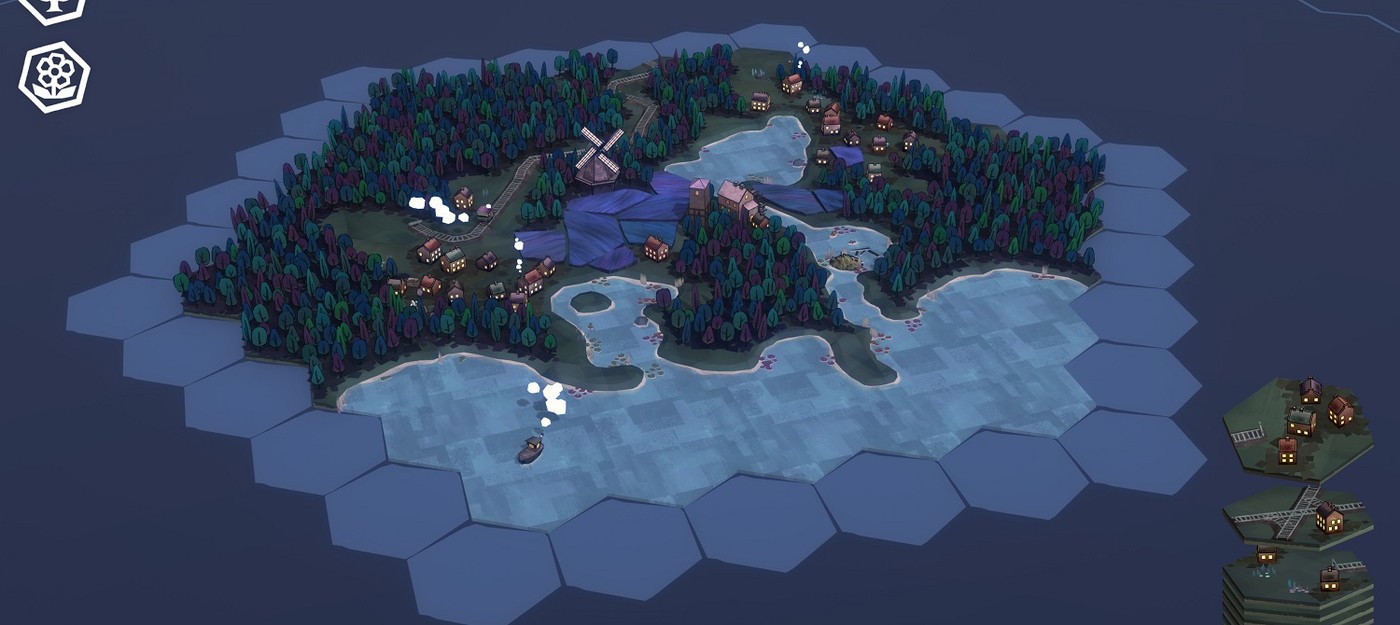Click the tree hexagon icon

coord(52,6)
